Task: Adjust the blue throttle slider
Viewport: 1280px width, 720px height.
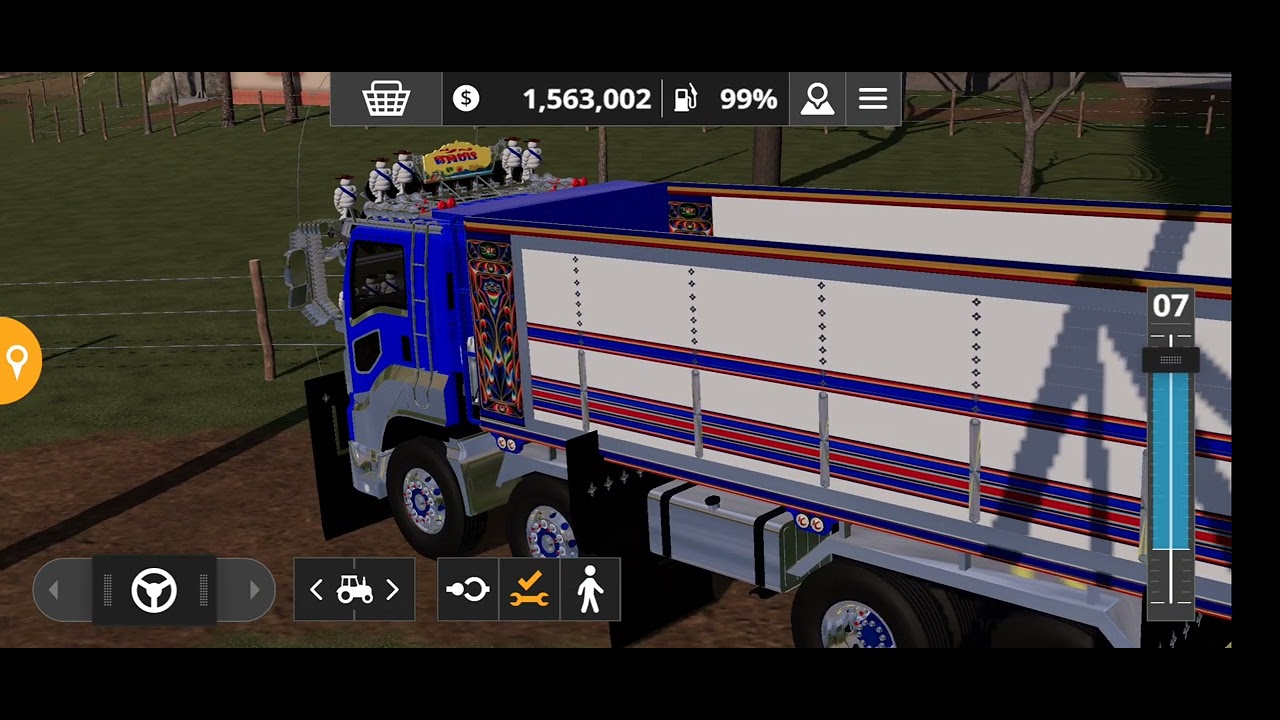Action: [1171, 360]
